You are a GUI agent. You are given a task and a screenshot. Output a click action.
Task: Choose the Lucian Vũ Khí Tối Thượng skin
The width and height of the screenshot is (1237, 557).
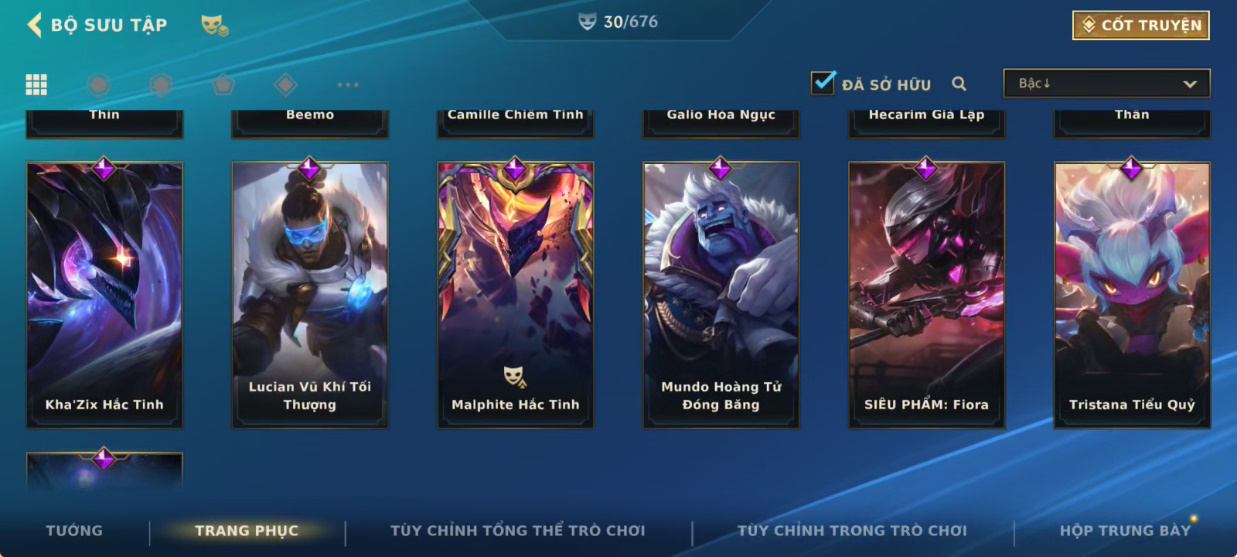[310, 295]
